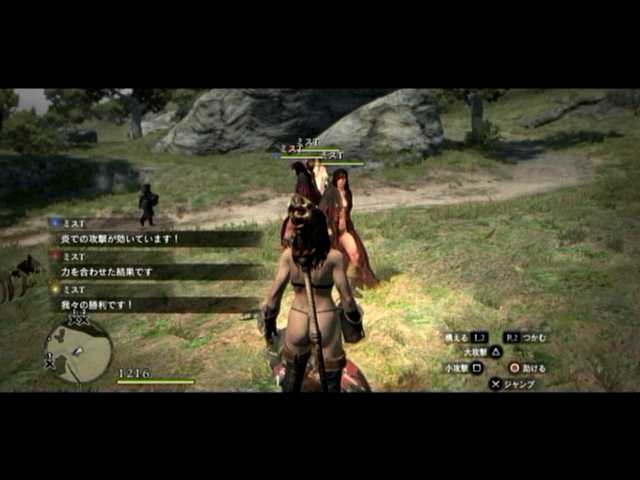Open the circular minimap
This screenshot has width=640, height=480.
coord(78,351)
